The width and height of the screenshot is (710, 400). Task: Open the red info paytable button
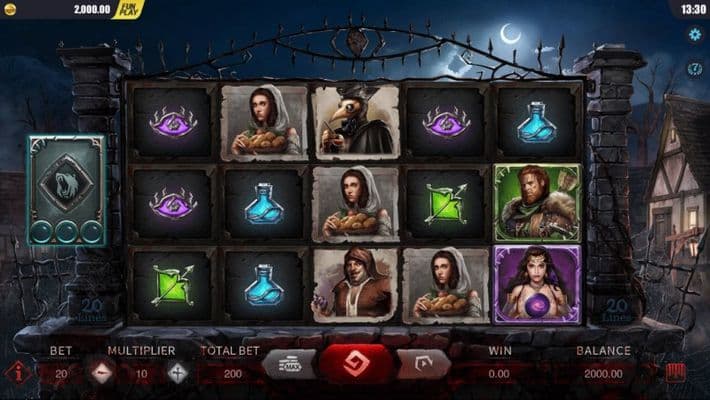coord(17,373)
